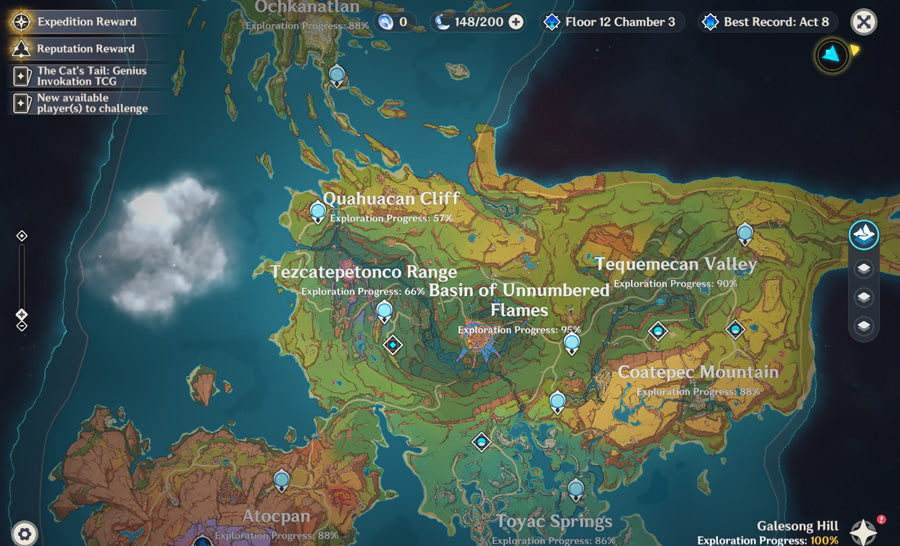Open map settings gear icon

tap(24, 532)
